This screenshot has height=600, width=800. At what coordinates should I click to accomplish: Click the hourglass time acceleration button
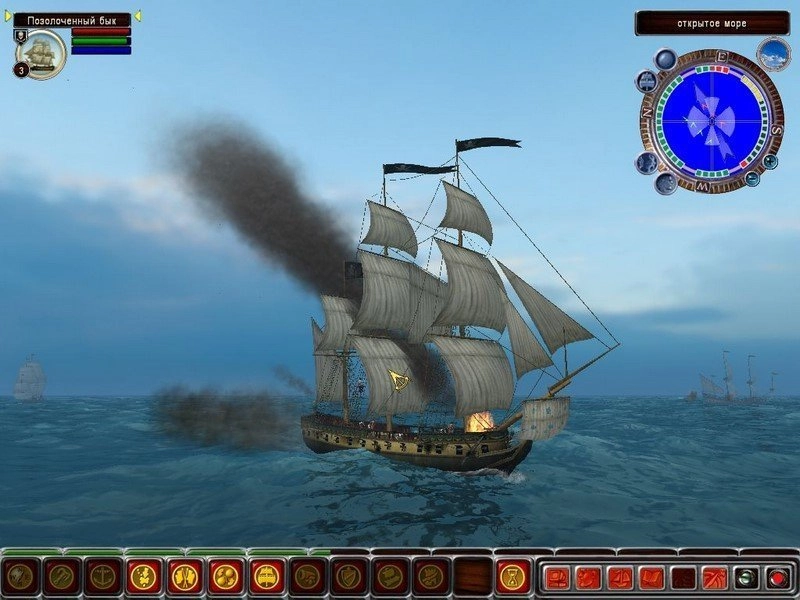click(513, 576)
